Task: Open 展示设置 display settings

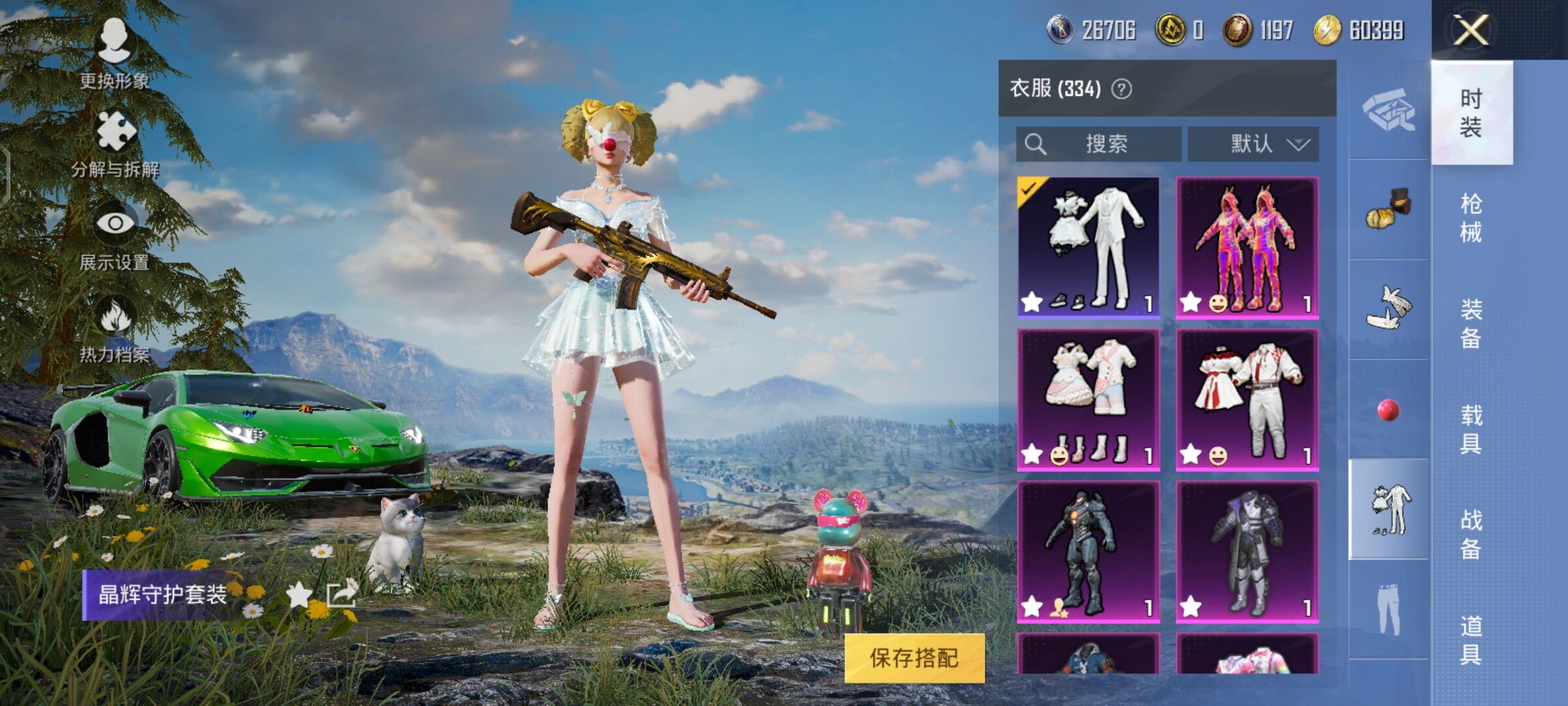Action: point(115,235)
